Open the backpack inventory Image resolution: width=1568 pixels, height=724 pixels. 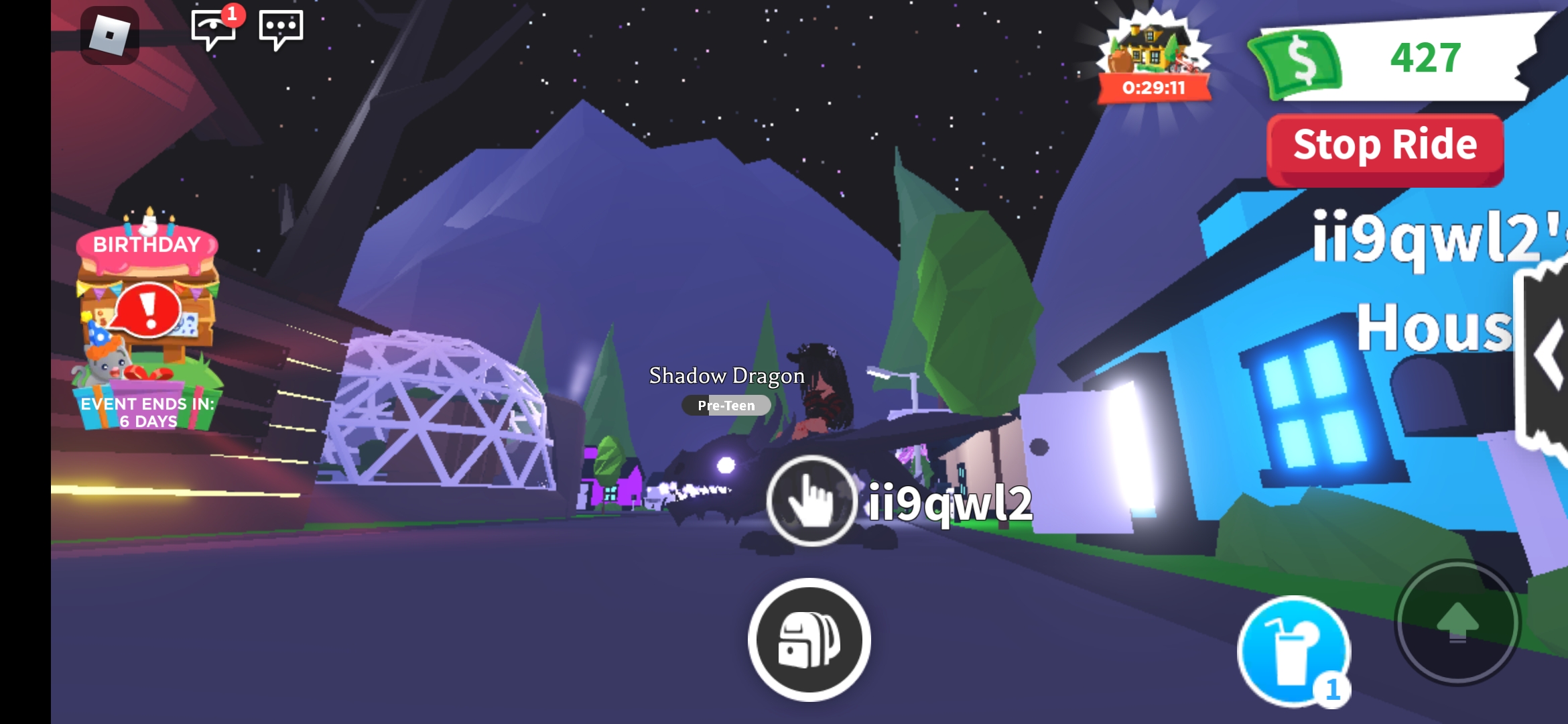click(810, 640)
